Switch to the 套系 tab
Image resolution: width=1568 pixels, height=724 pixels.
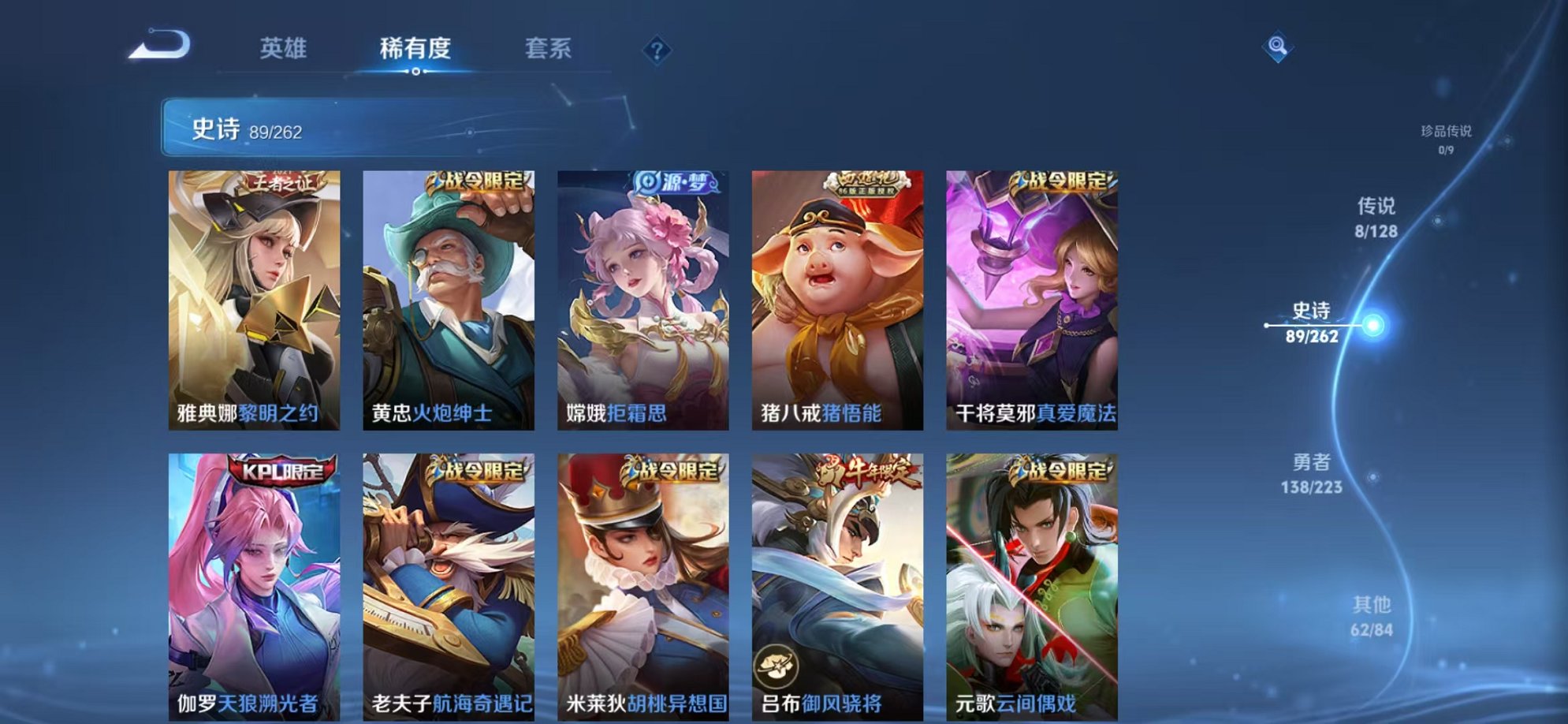pos(549,49)
